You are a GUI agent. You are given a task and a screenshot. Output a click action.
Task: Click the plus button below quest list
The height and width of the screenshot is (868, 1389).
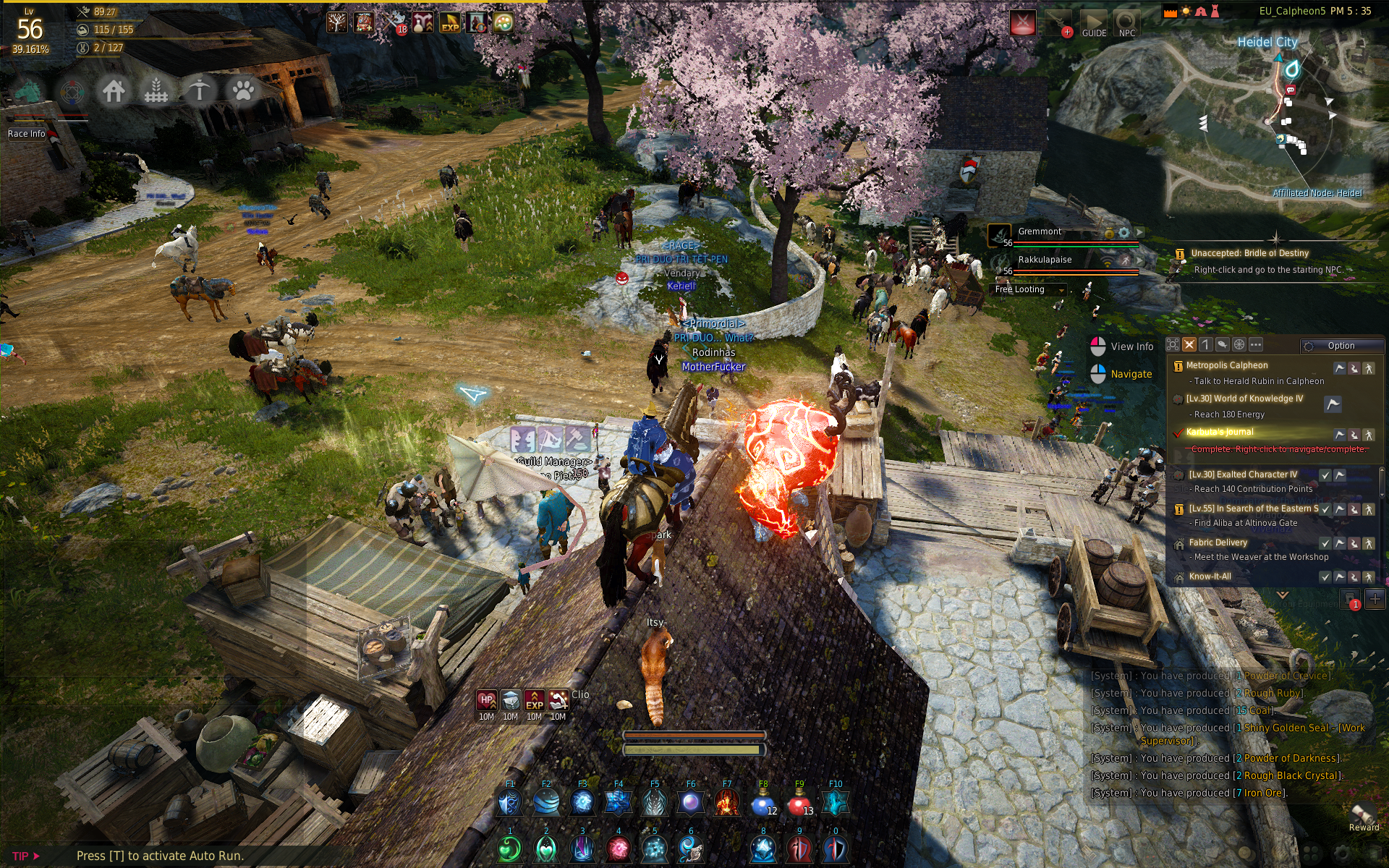click(1375, 599)
